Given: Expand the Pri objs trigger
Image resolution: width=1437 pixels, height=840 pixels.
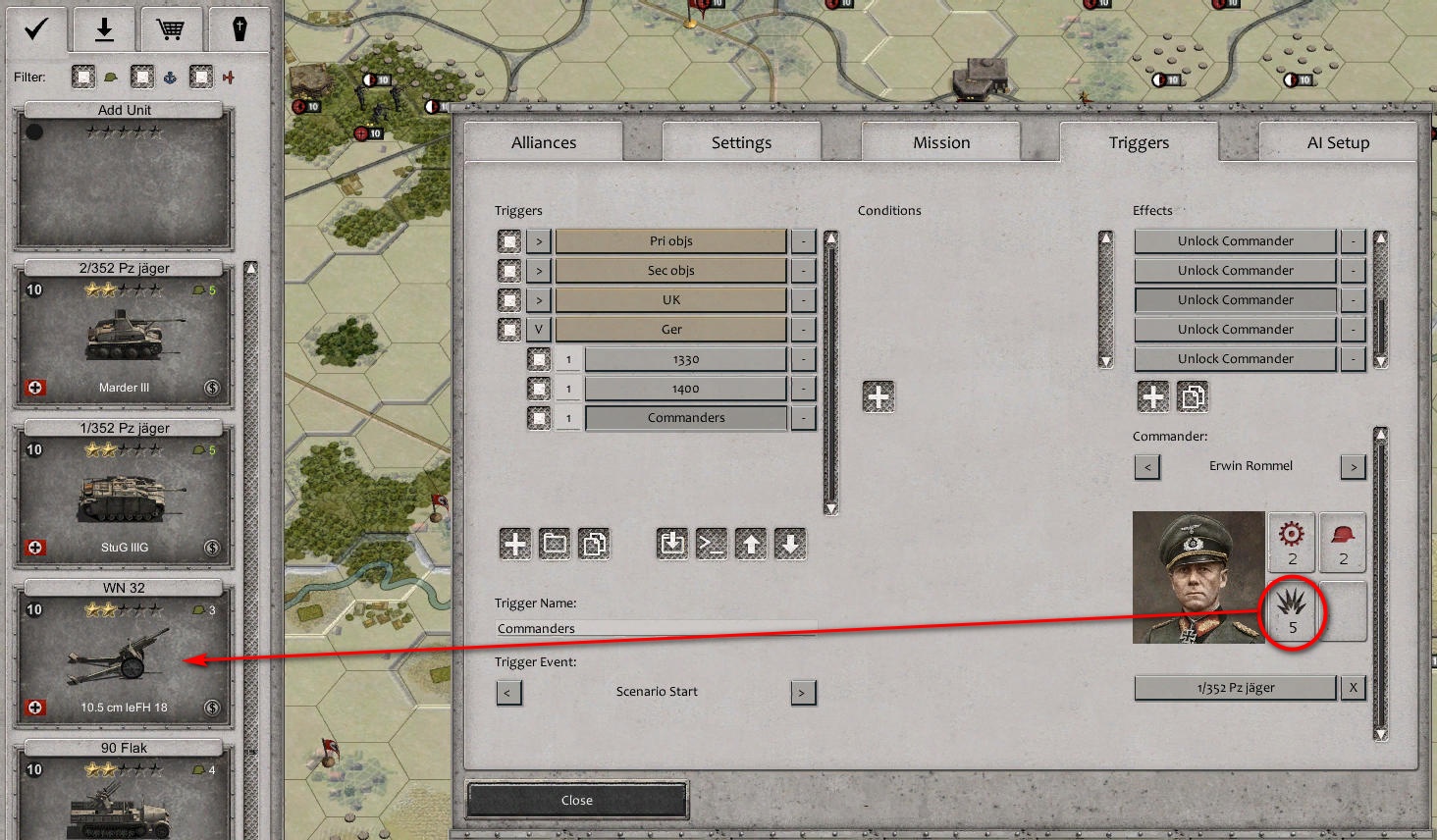Looking at the screenshot, I should click(x=538, y=240).
